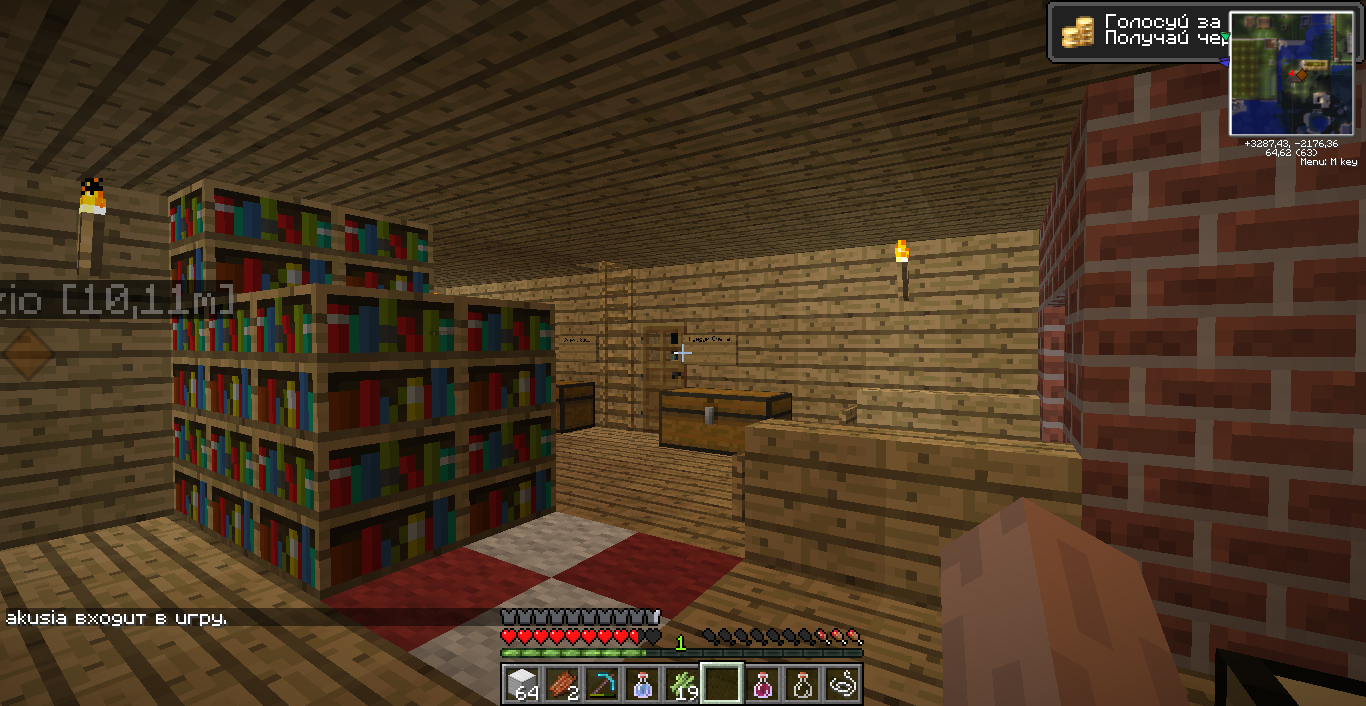This screenshot has height=706, width=1366.
Task: Click the highlighted empty hotbar slot
Action: click(722, 684)
